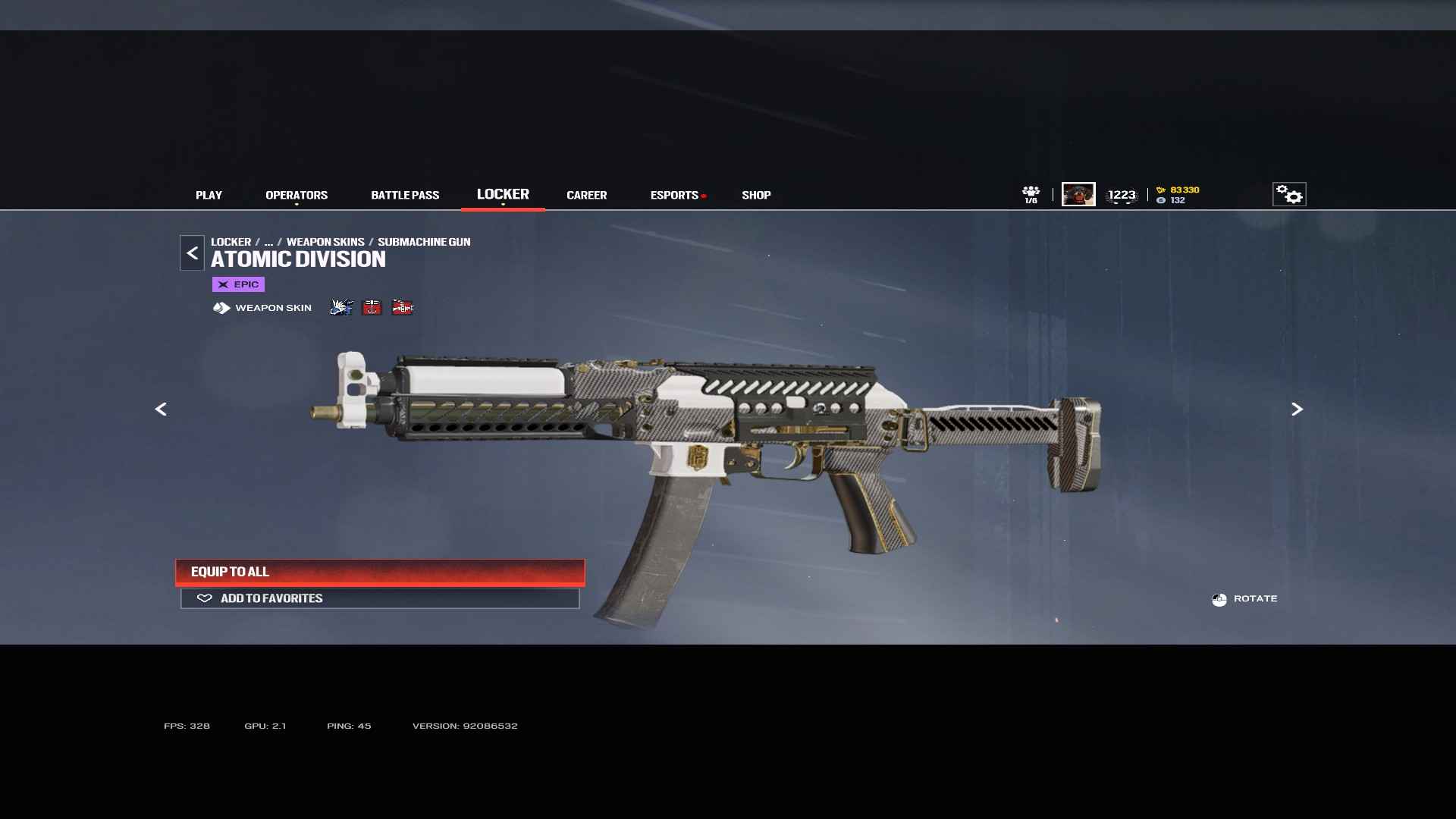Go back with the back arrow button

192,253
